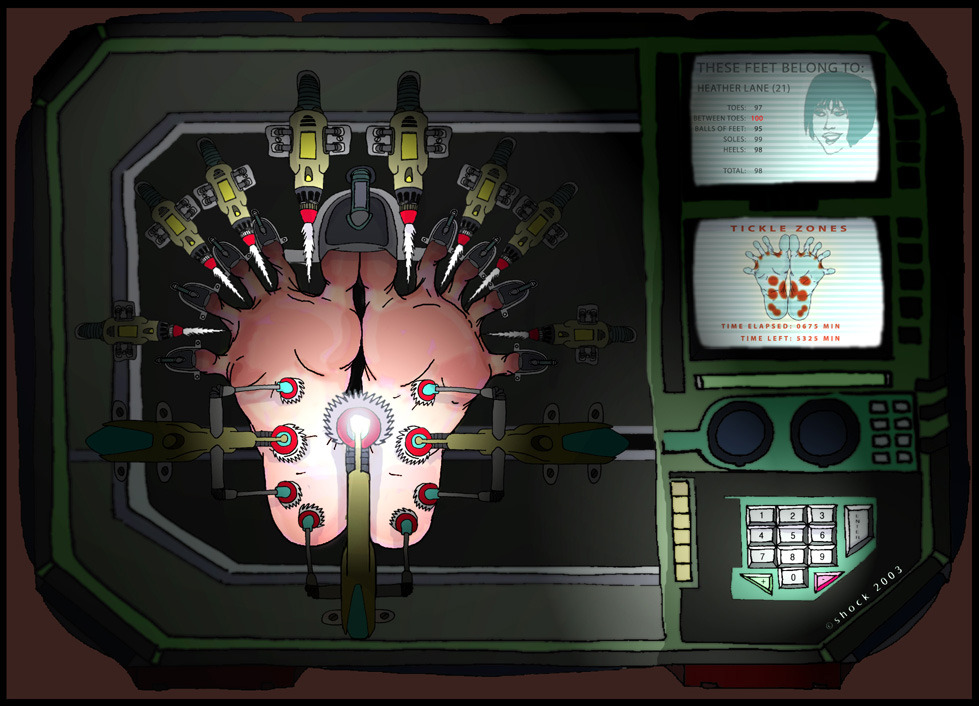Viewport: 979px width, 706px height.
Task: Hit the 0 key below the keypad
Action: [x=792, y=577]
